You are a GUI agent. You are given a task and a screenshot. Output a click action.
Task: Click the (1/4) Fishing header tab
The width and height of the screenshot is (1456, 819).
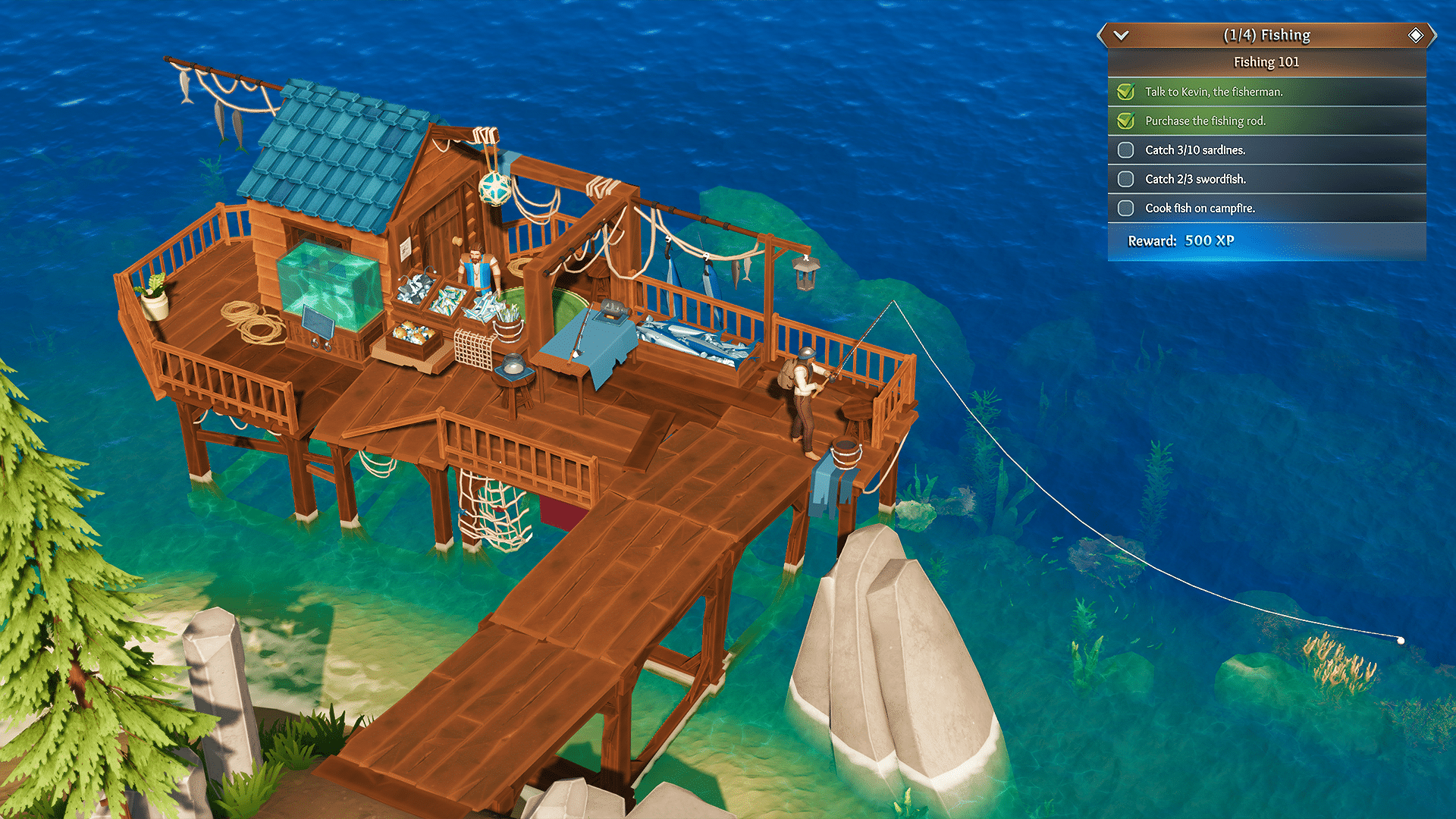coord(1266,34)
